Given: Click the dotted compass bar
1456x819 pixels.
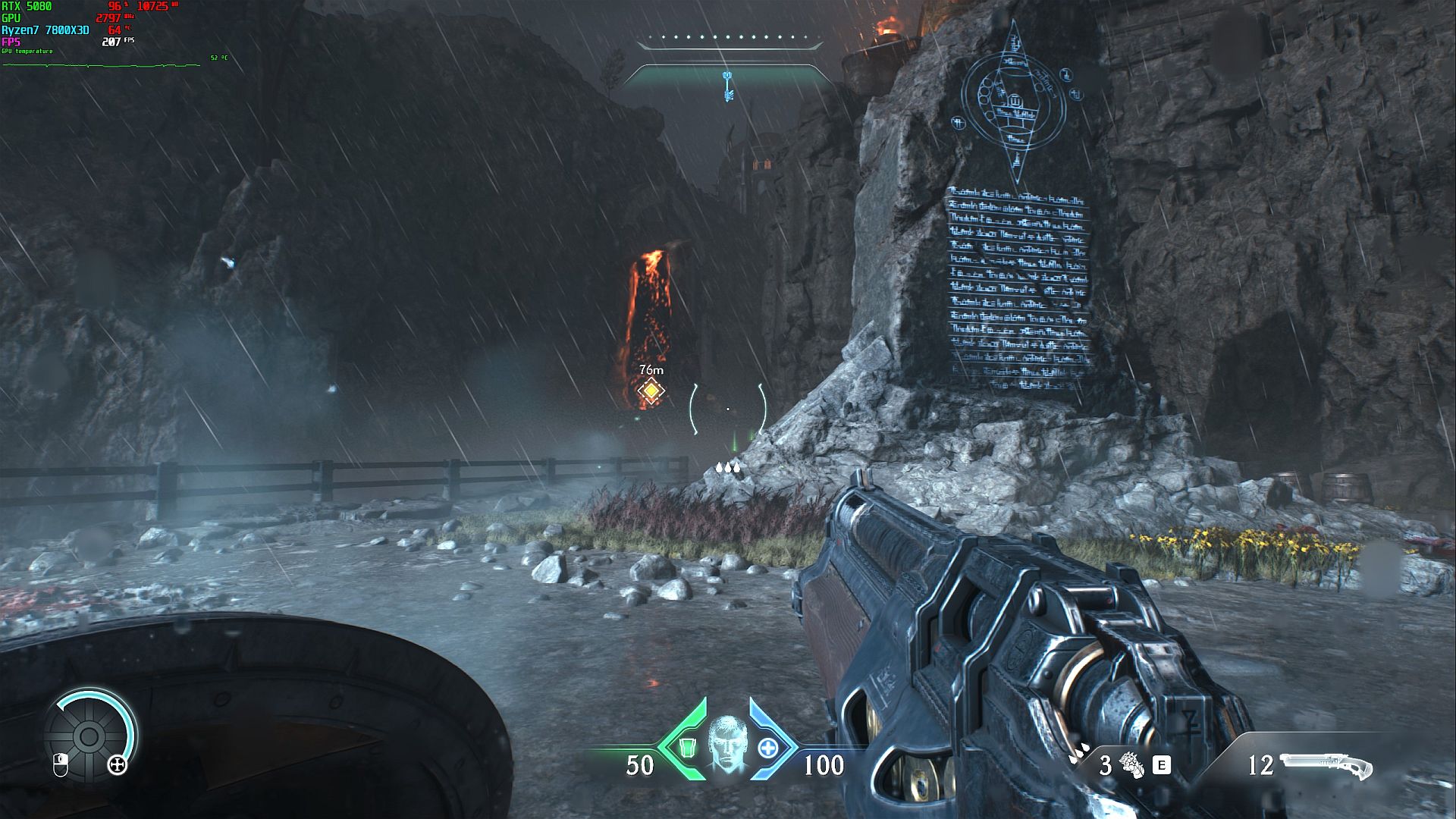Looking at the screenshot, I should (728, 37).
